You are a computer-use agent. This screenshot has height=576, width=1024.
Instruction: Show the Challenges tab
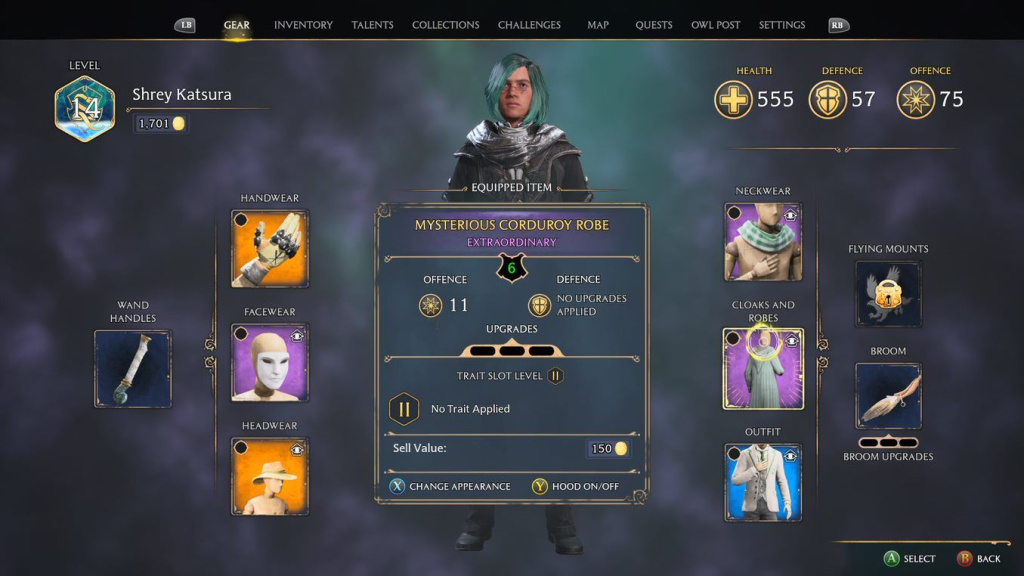[x=528, y=25]
